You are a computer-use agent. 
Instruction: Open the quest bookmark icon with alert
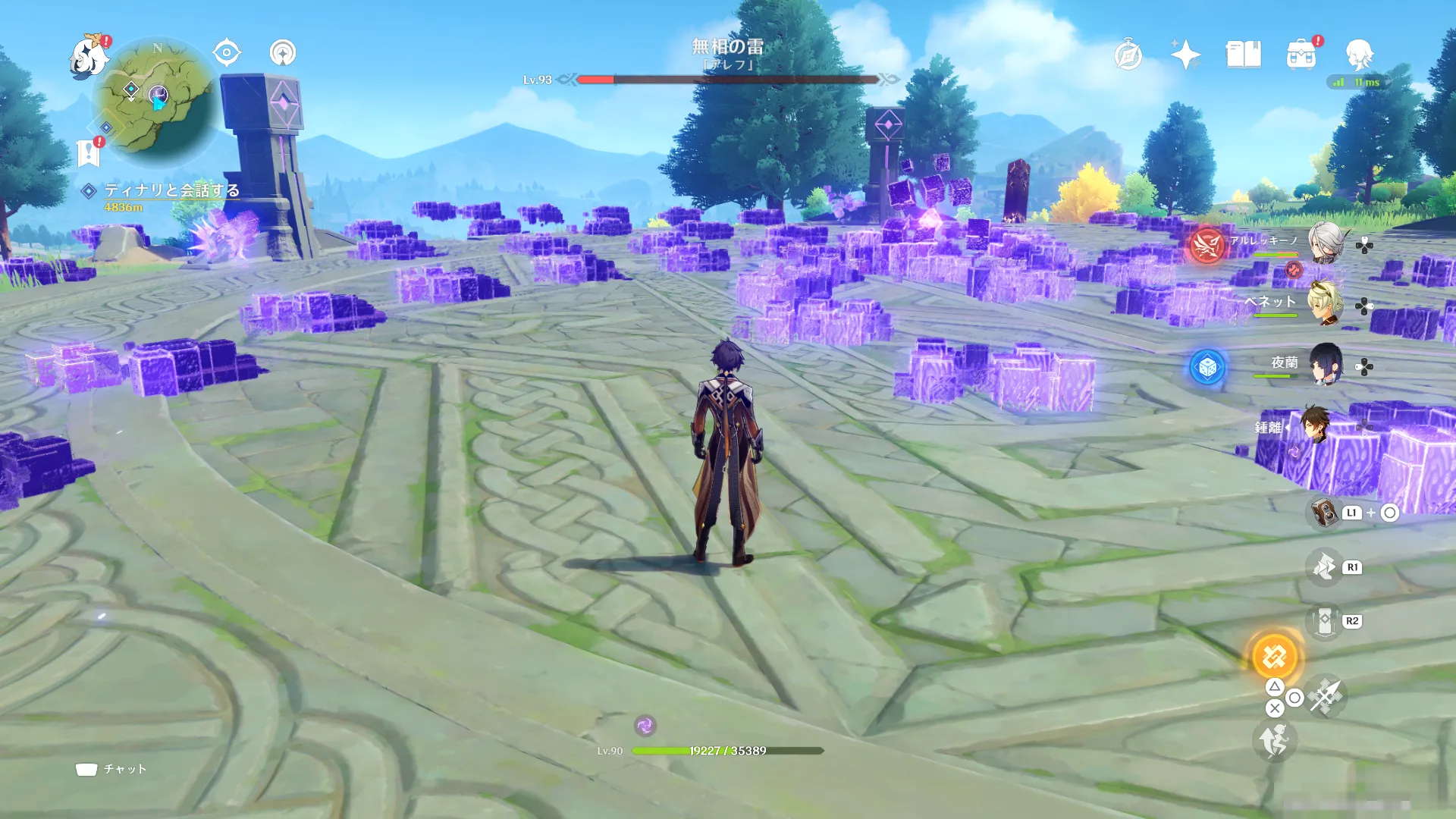coord(89,152)
